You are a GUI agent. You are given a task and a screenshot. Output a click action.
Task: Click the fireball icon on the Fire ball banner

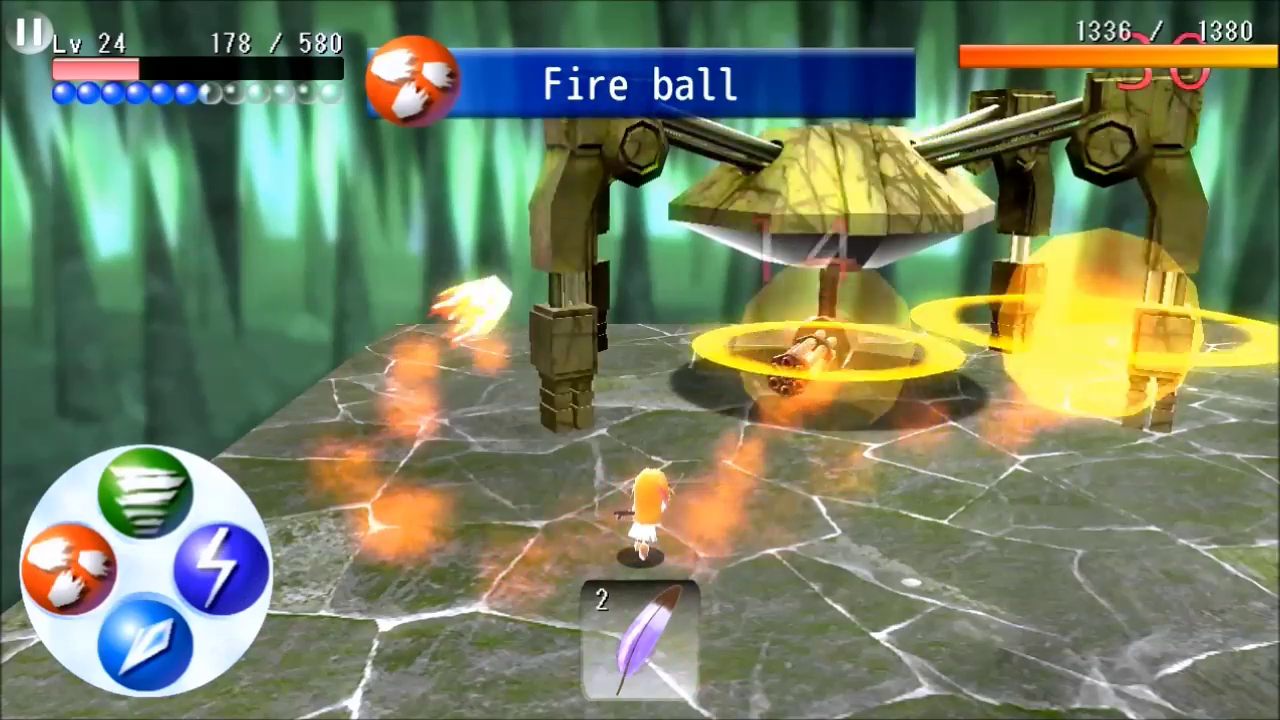click(413, 80)
